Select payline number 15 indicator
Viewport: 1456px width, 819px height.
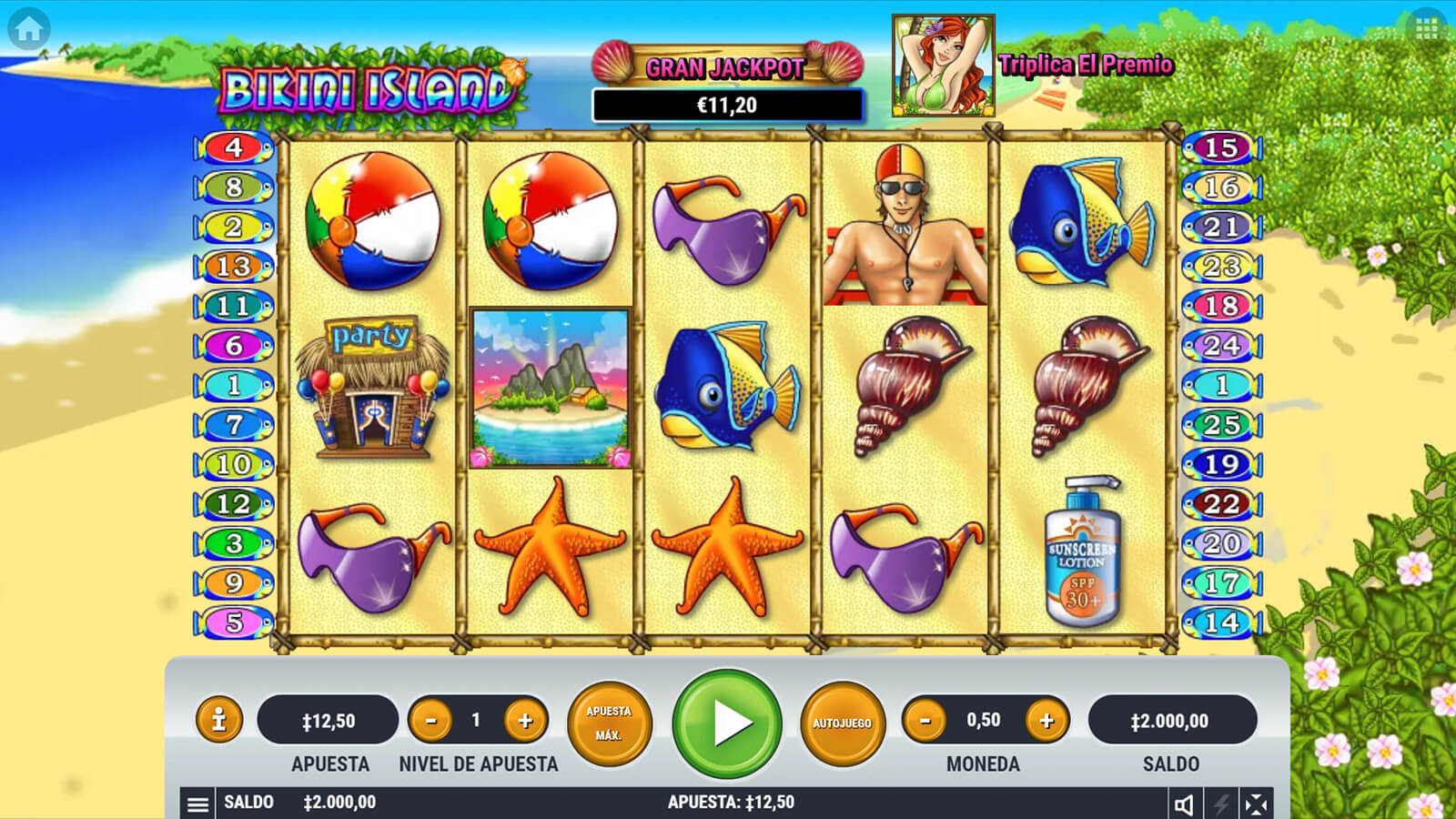click(x=1221, y=147)
